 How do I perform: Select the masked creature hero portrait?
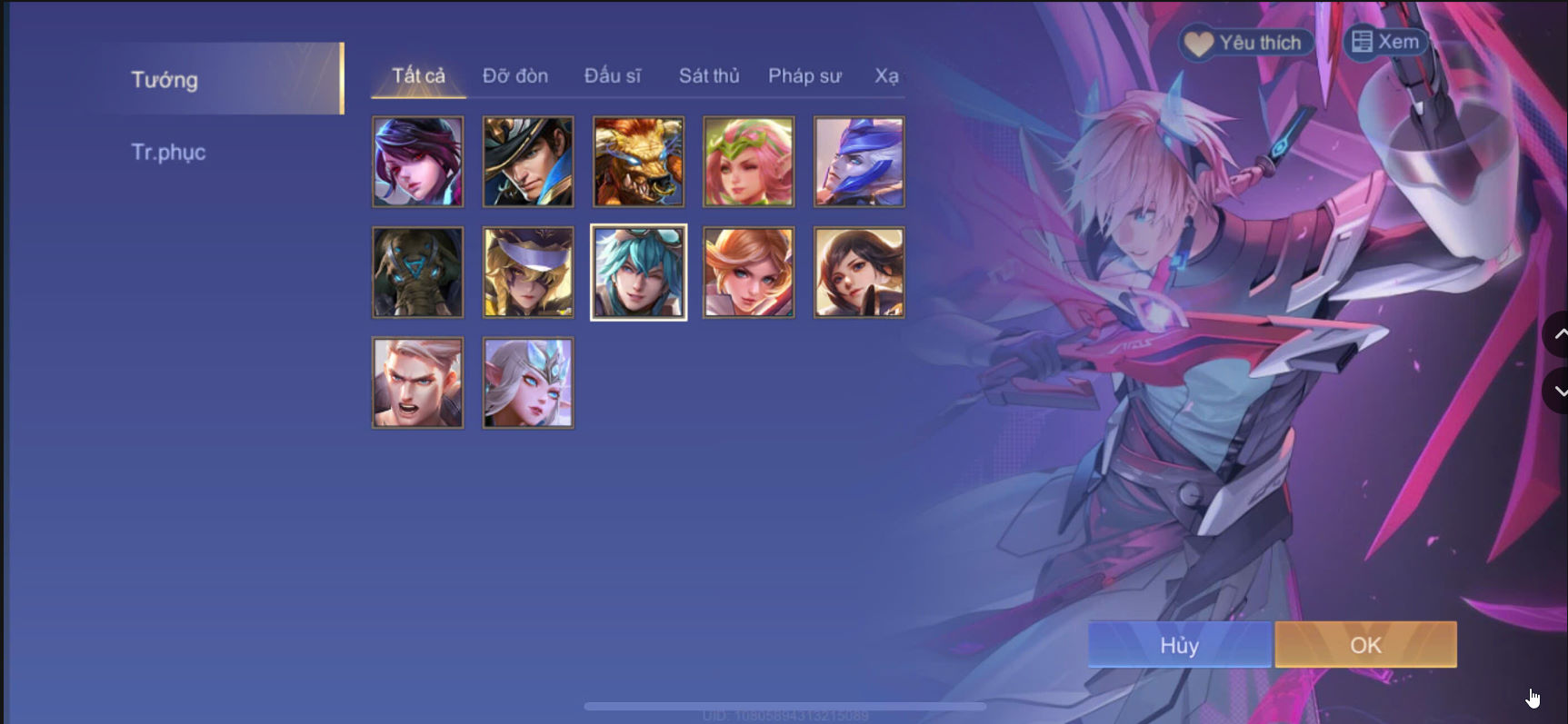pyautogui.click(x=417, y=272)
